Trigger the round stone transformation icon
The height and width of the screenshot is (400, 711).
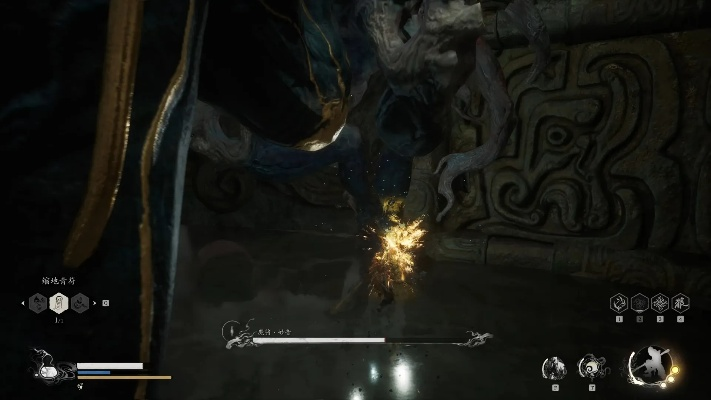tap(553, 368)
